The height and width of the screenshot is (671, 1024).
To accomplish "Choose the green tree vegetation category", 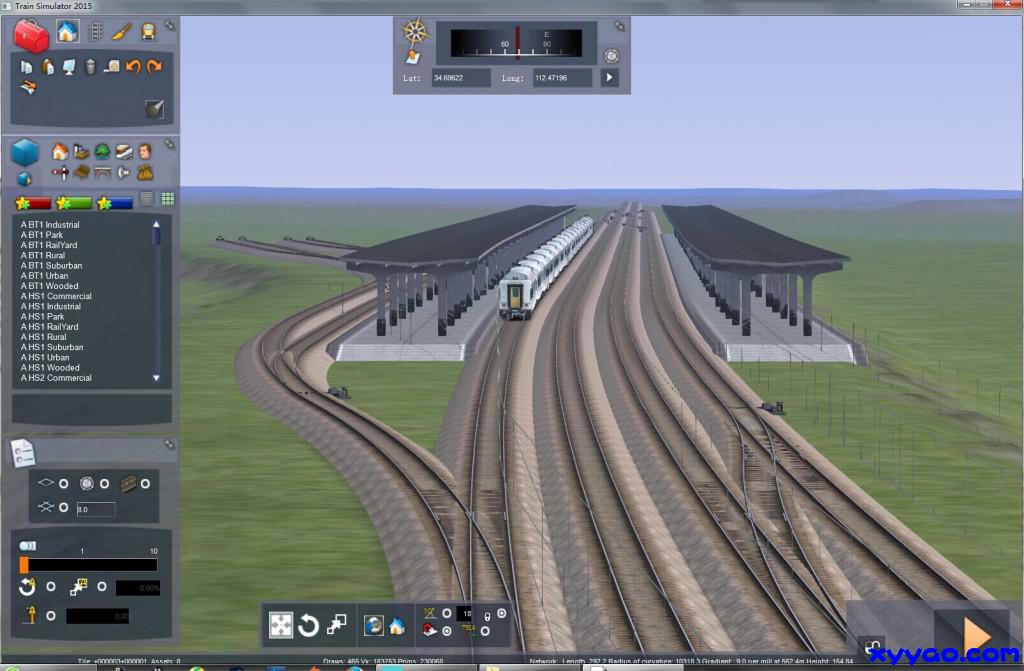I will pos(102,152).
